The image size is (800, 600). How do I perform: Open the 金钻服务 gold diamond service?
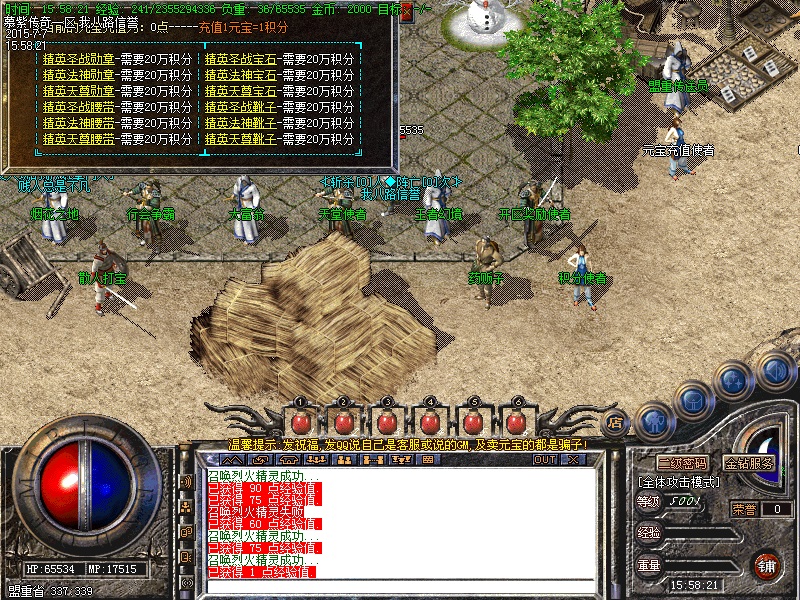point(749,464)
